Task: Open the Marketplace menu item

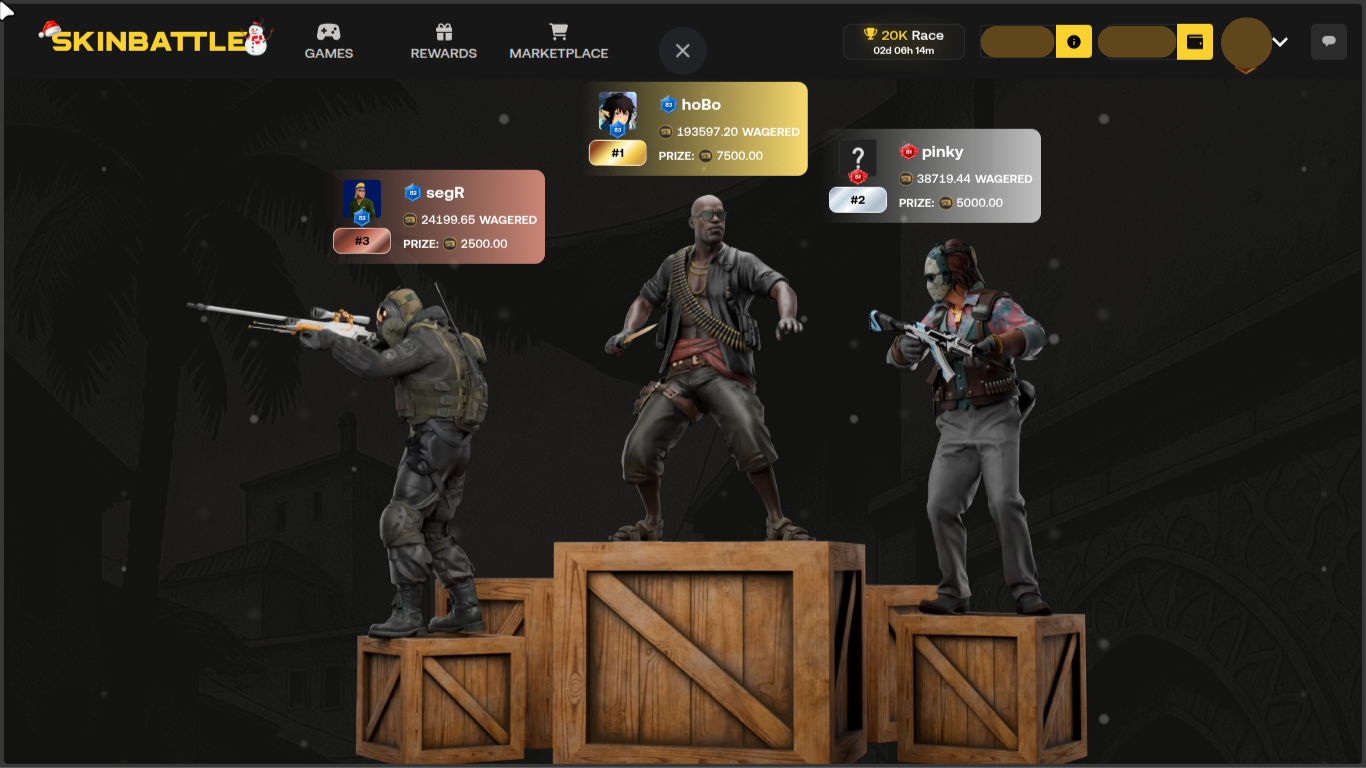Action: 558,53
